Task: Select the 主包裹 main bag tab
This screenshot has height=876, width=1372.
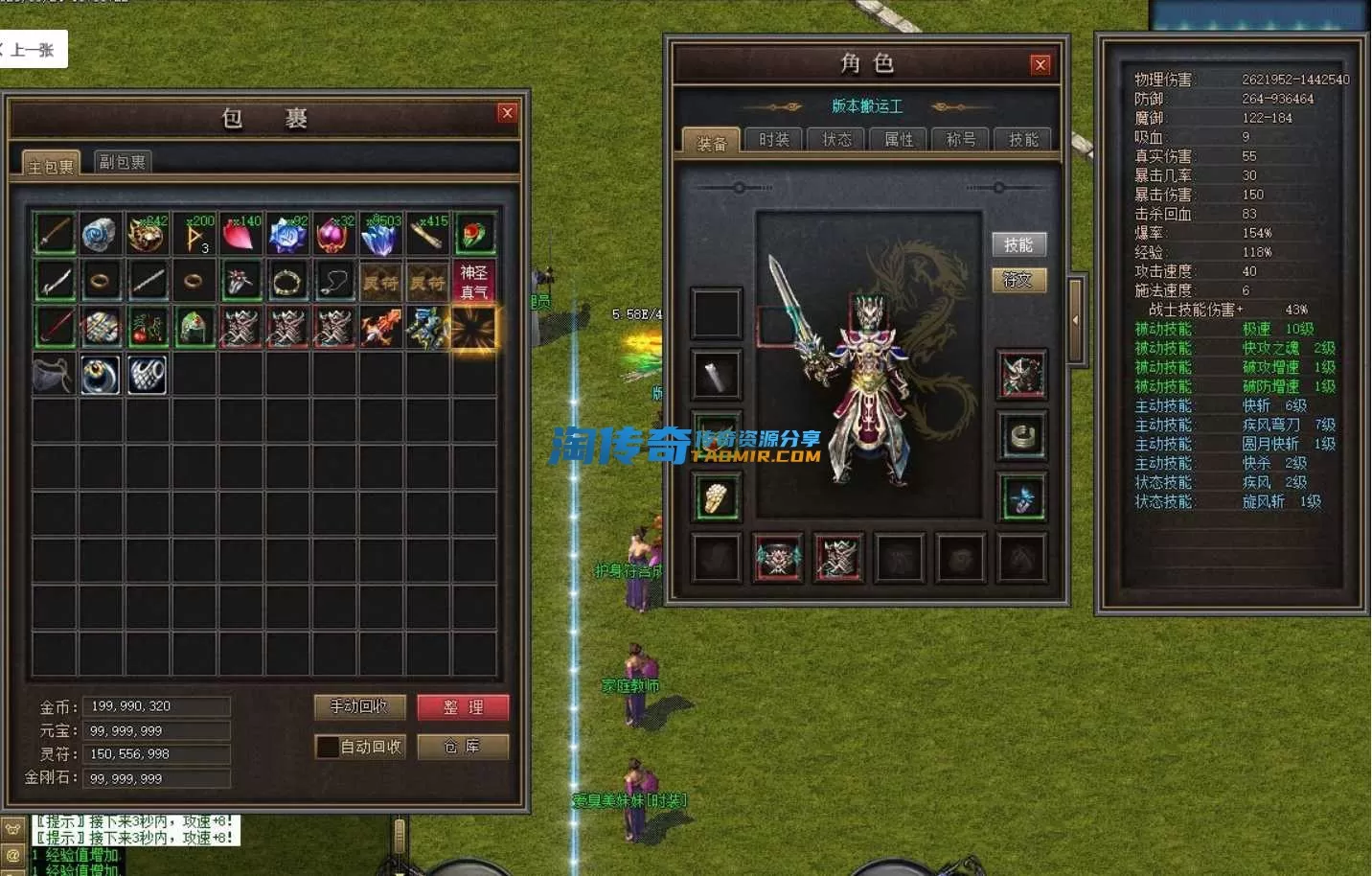Action: (x=51, y=166)
